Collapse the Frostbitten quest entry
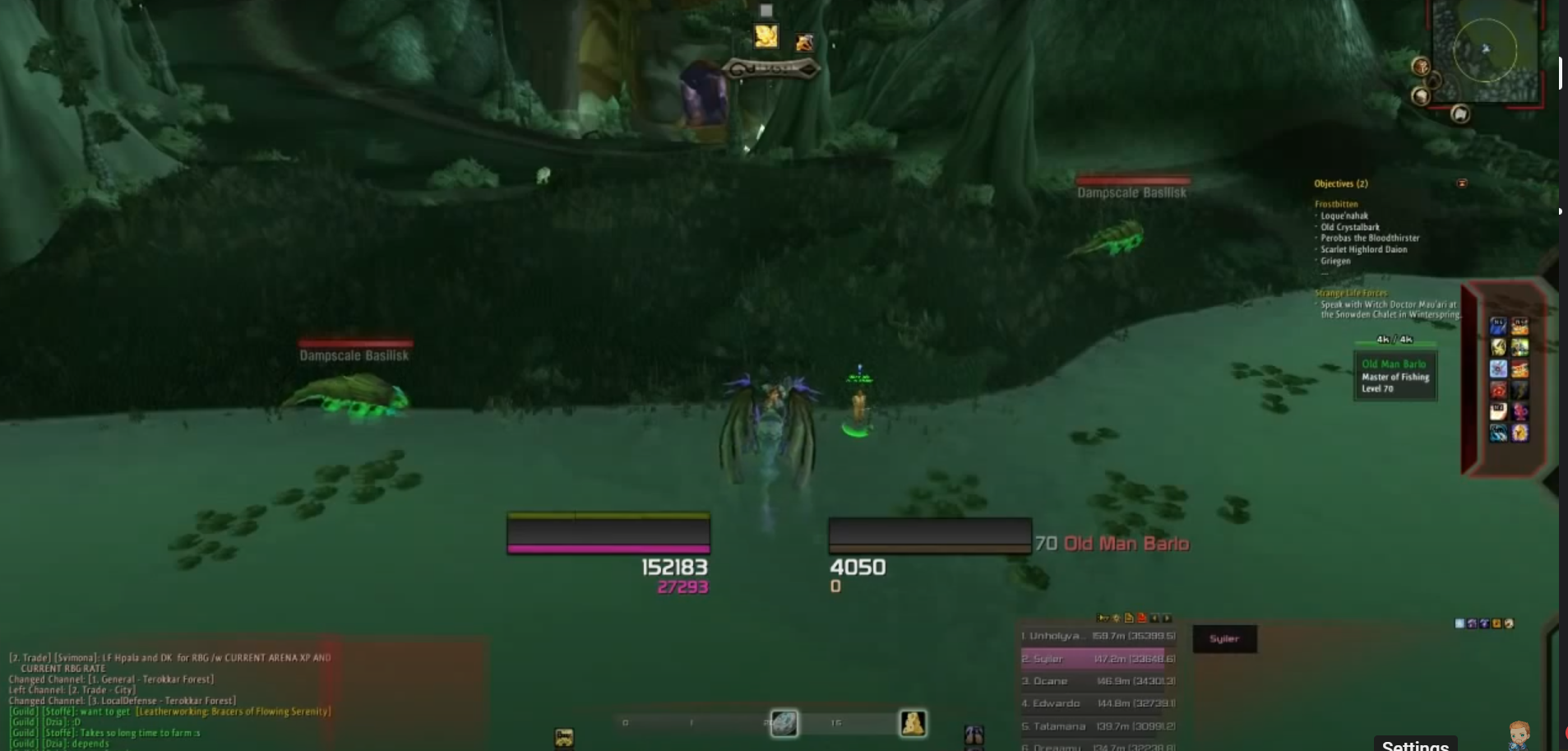This screenshot has height=751, width=1568. point(1336,204)
